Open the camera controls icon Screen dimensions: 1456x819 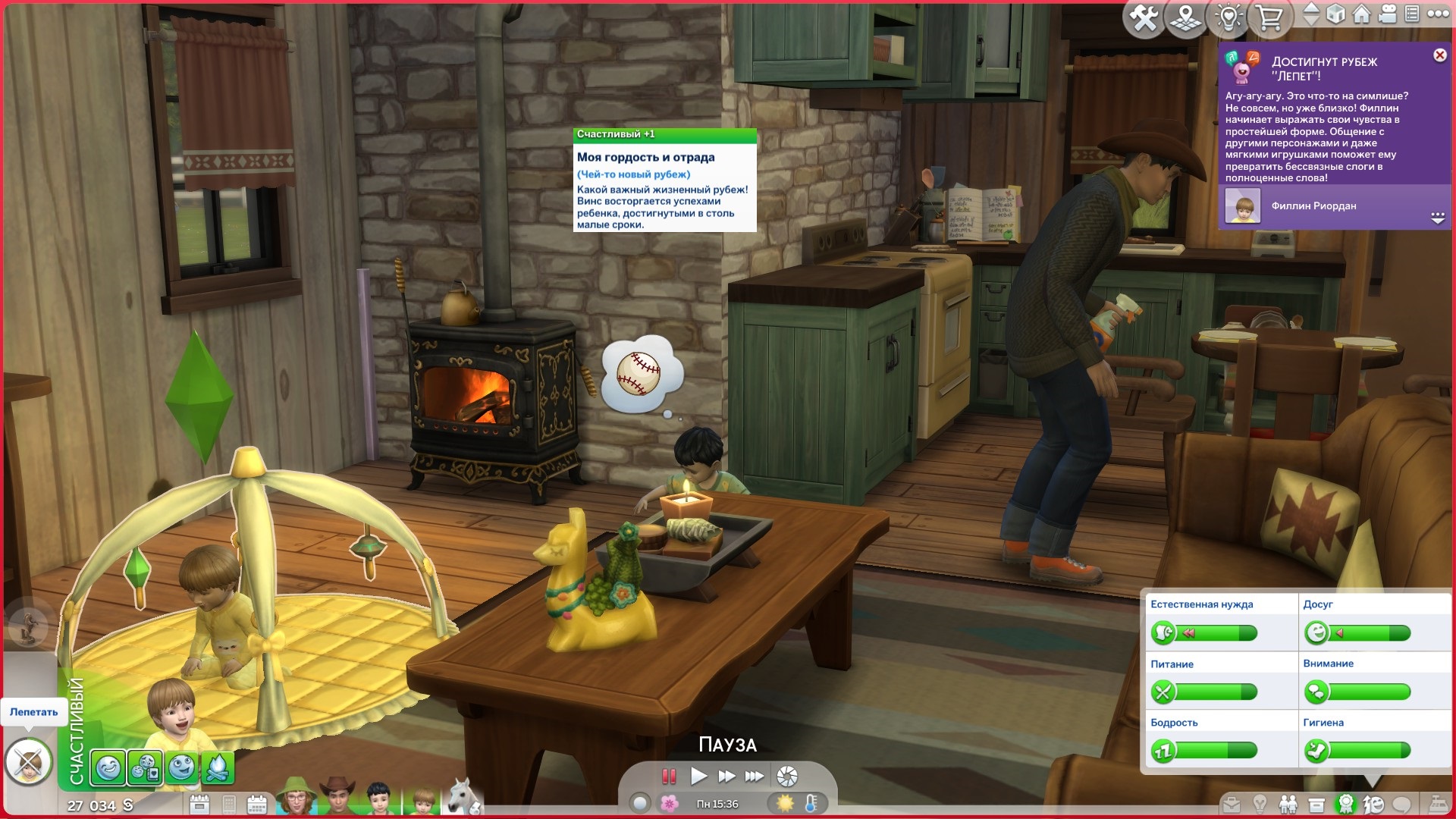click(x=1387, y=14)
